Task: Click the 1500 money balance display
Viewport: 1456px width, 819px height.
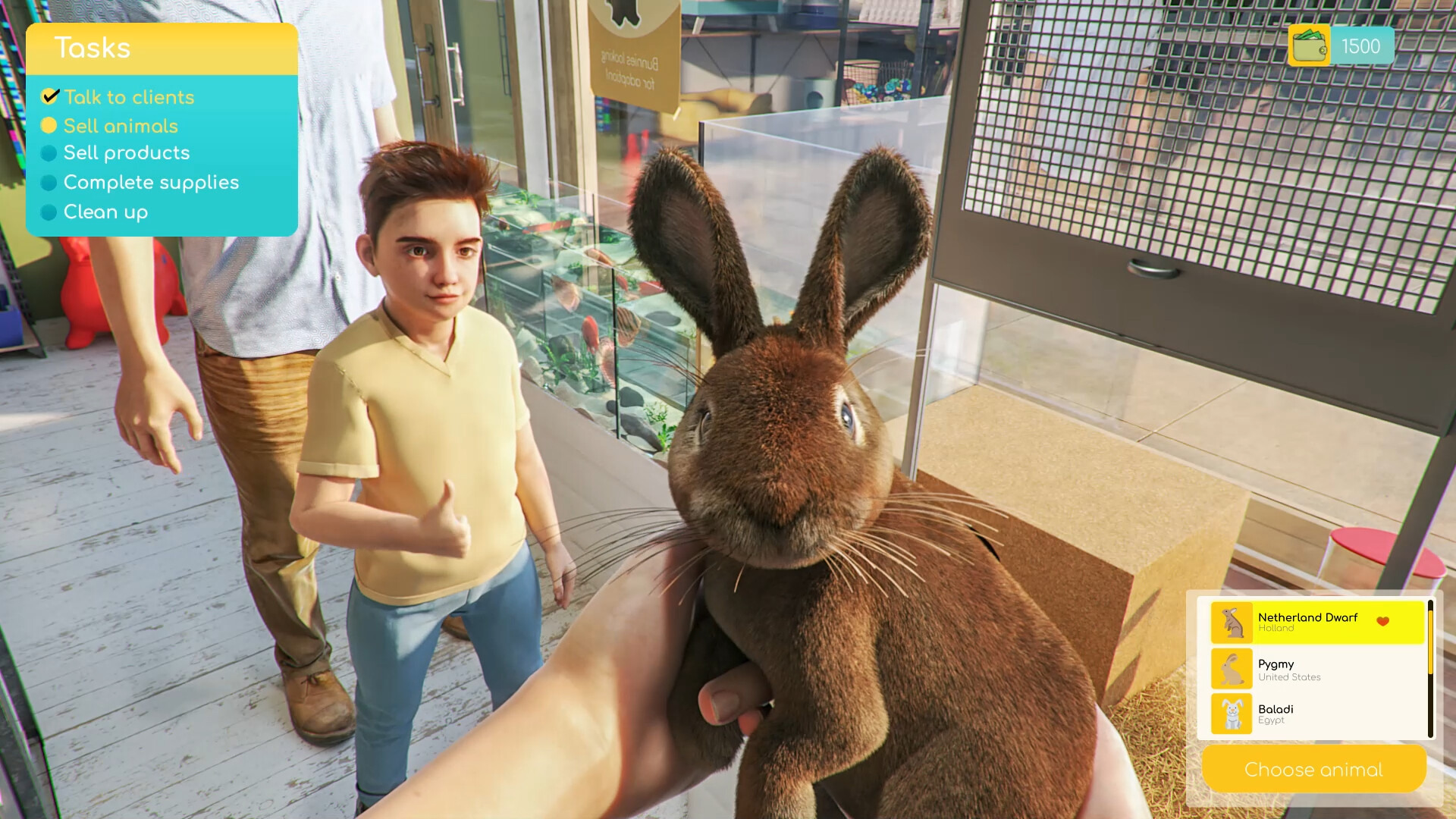Action: [1363, 45]
